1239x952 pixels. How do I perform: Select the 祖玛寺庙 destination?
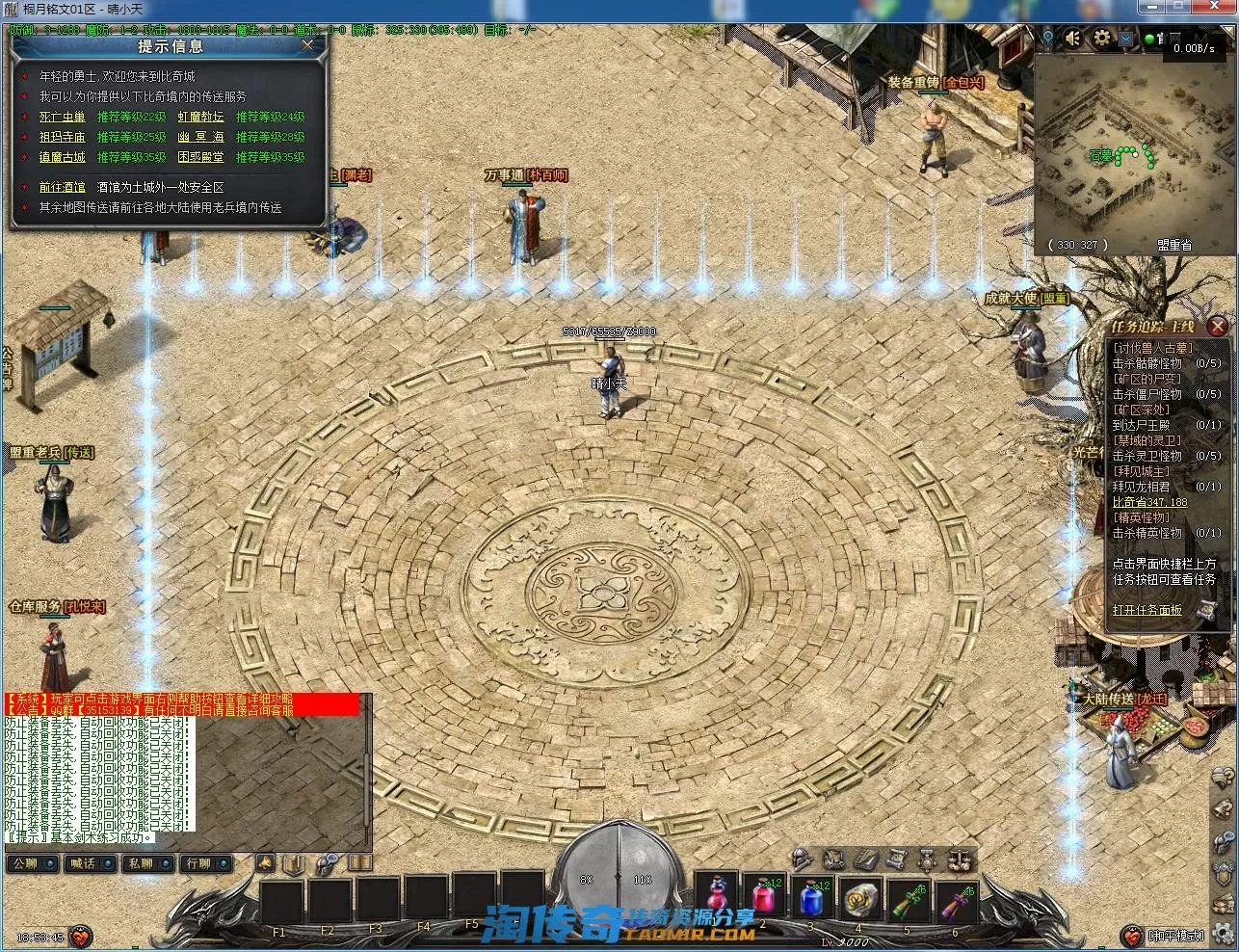click(62, 137)
